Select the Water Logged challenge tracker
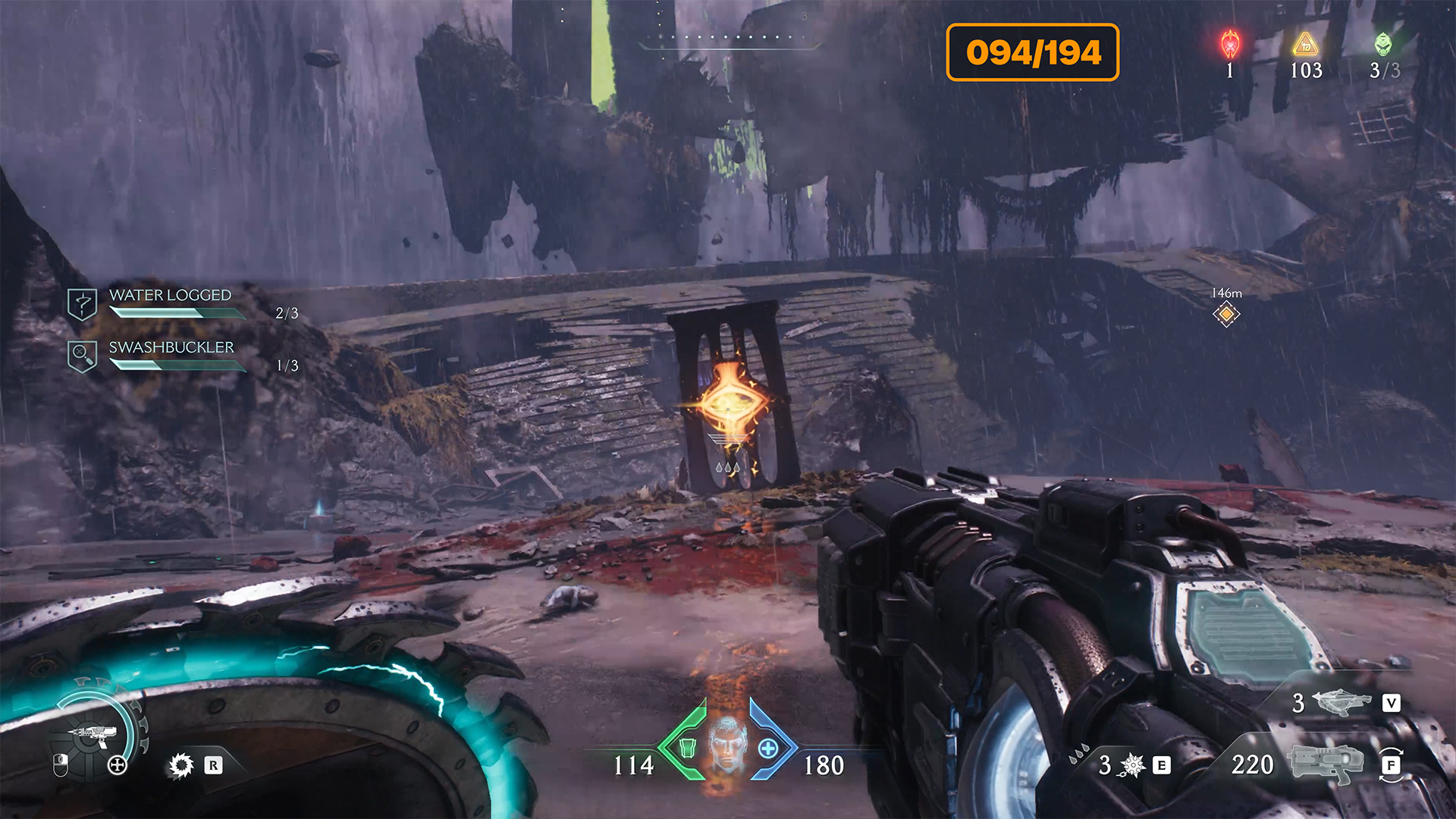The image size is (1456, 819). click(x=170, y=303)
